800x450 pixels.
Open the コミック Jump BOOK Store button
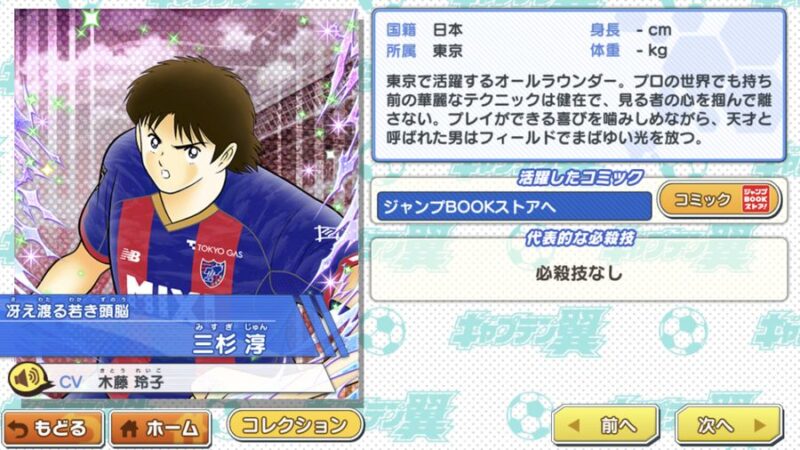717,200
